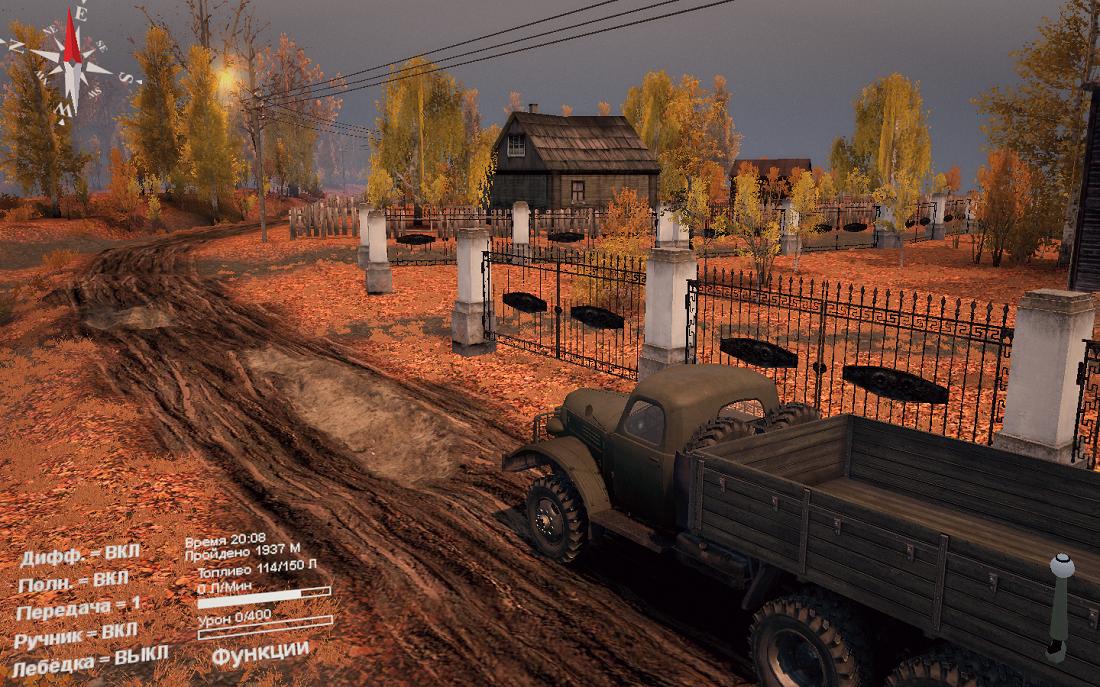Click the Передача gear indicator
1100x687 pixels.
[x=80, y=607]
